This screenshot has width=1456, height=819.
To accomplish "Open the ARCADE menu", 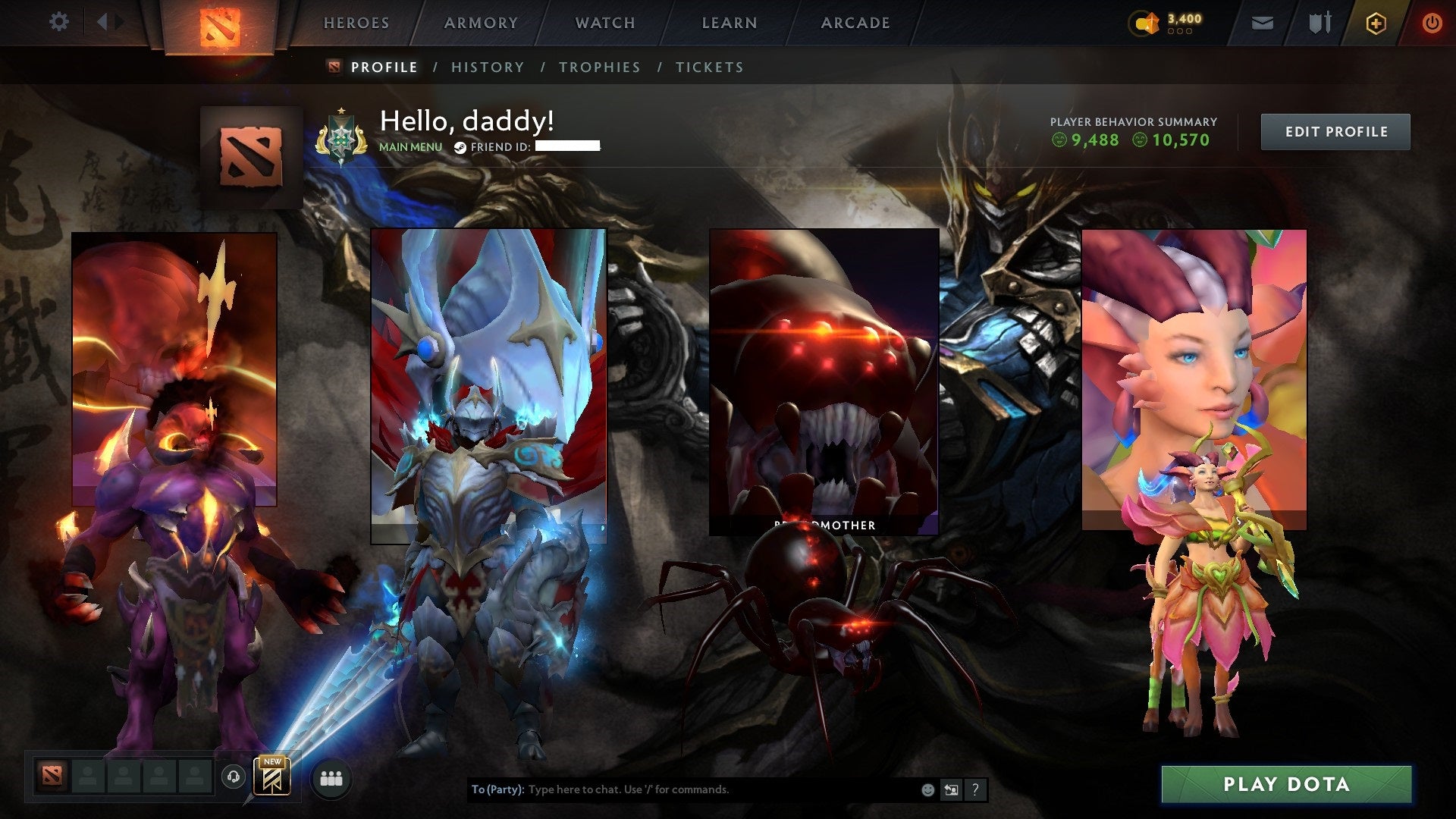I will click(x=855, y=23).
